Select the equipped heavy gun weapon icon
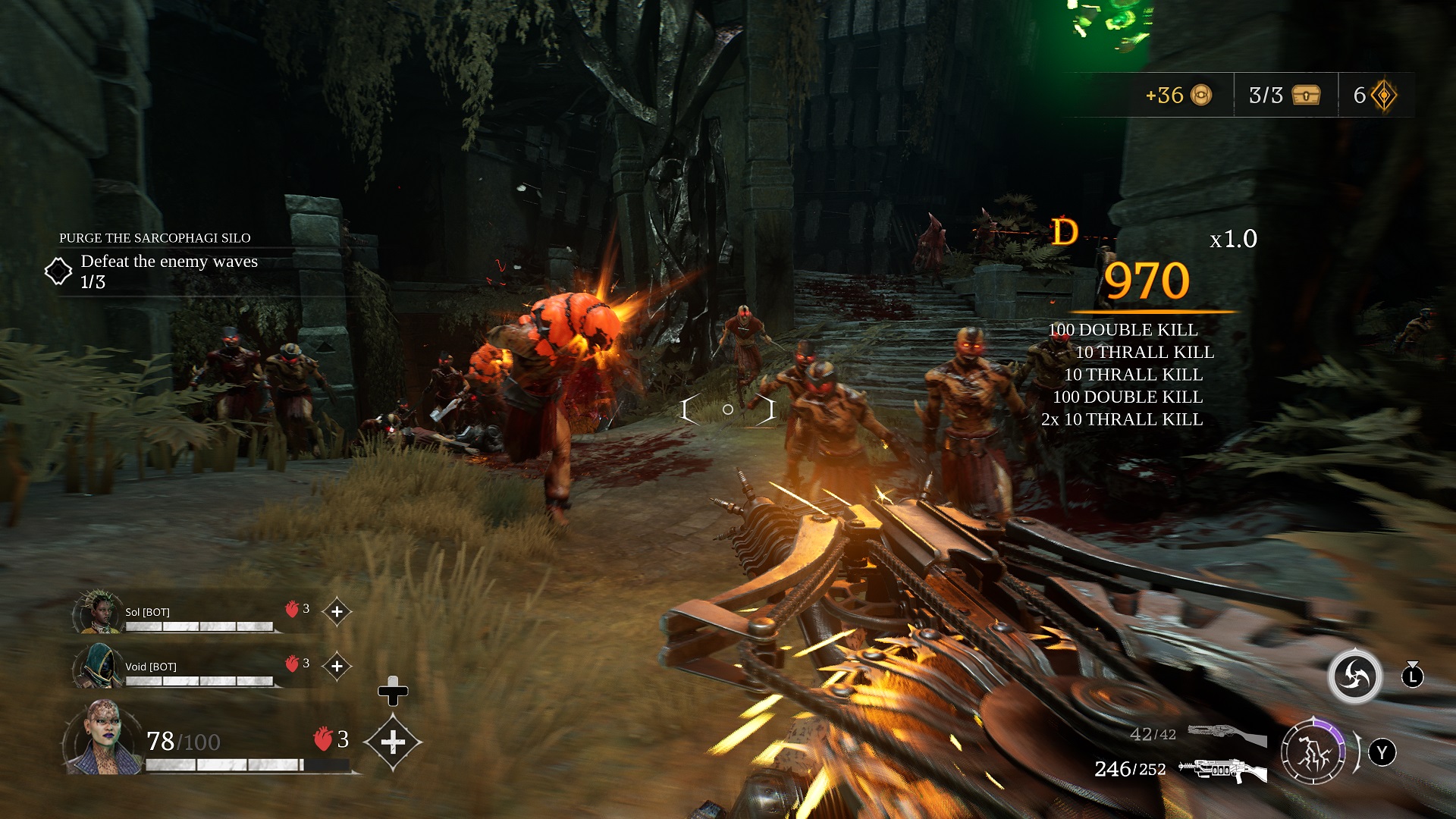Screen dimensions: 1456x819 click(1223, 770)
